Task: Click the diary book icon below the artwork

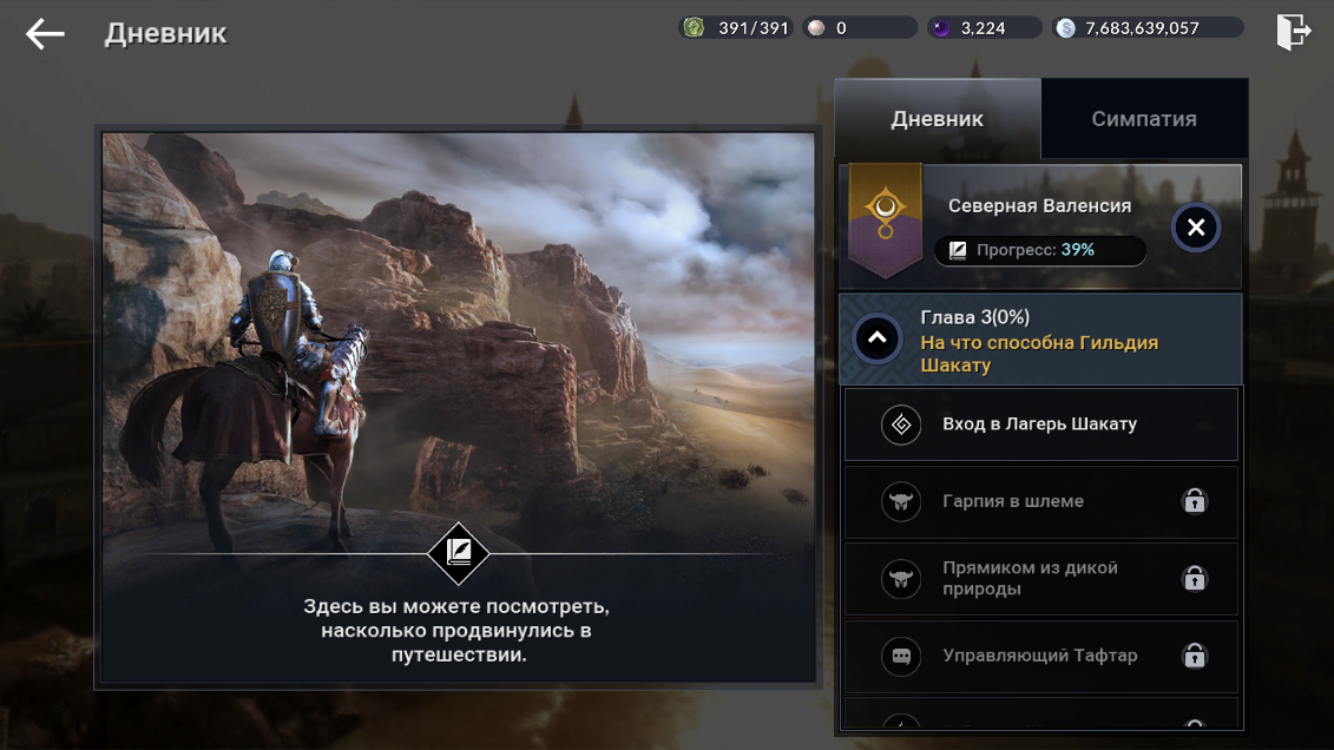Action: (459, 553)
